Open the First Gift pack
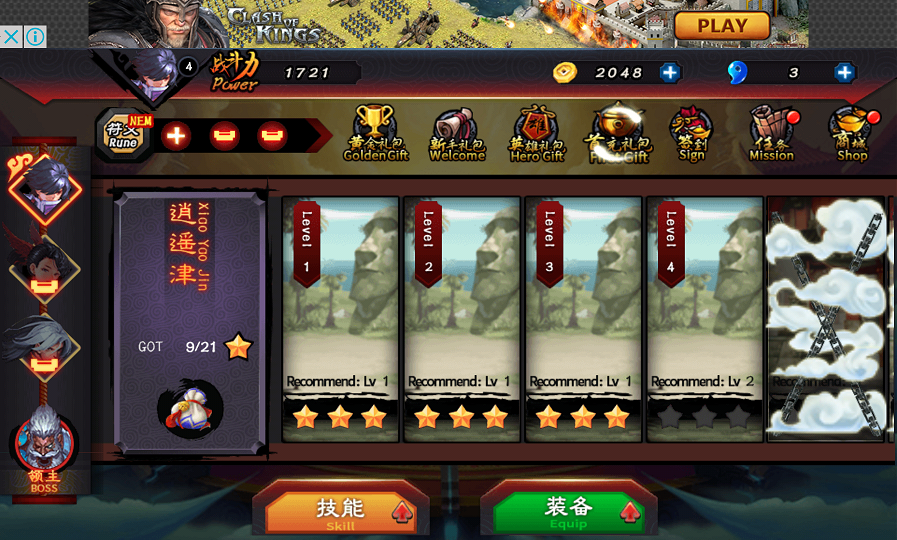Screen dimensions: 897x540 tap(617, 134)
